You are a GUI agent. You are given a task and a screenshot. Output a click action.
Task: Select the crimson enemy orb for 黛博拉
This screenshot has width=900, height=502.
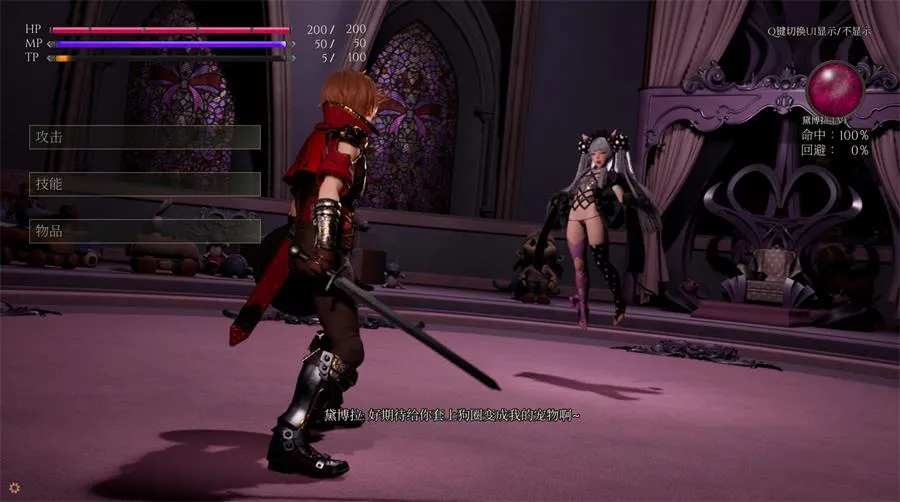click(x=834, y=88)
